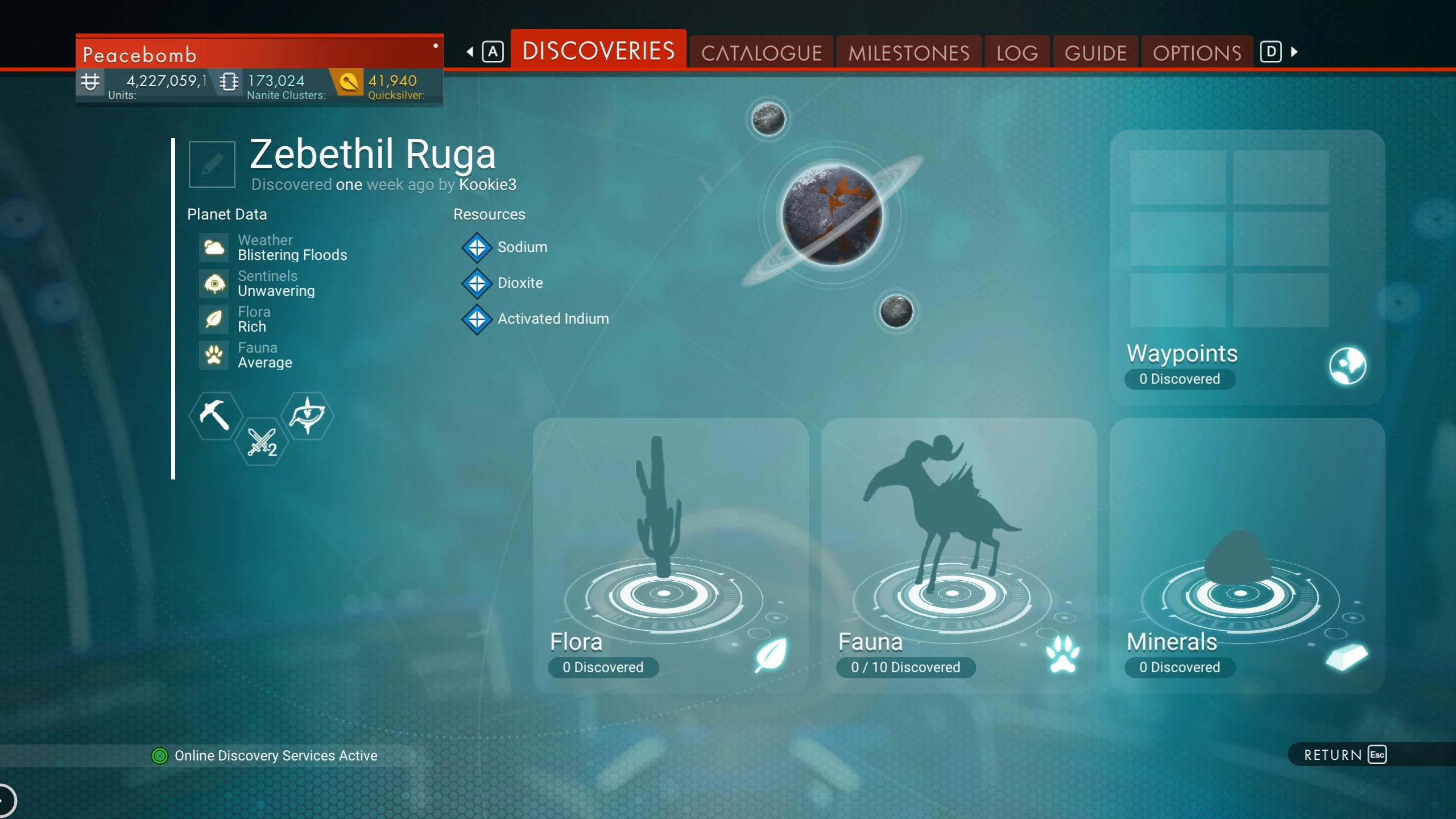
Task: Click the pencil rename planet button
Action: pos(212,164)
